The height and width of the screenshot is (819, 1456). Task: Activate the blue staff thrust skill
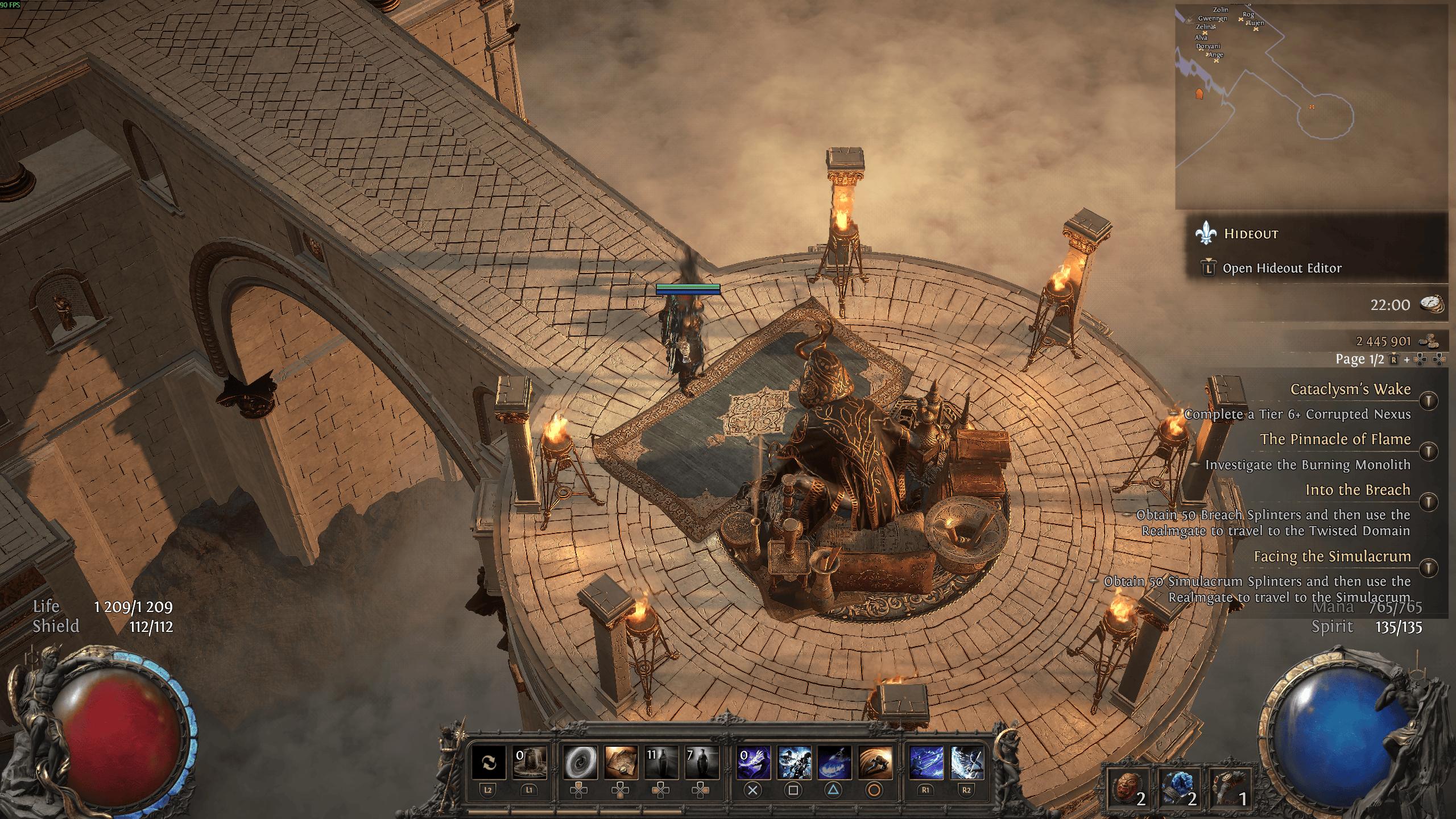(926, 763)
